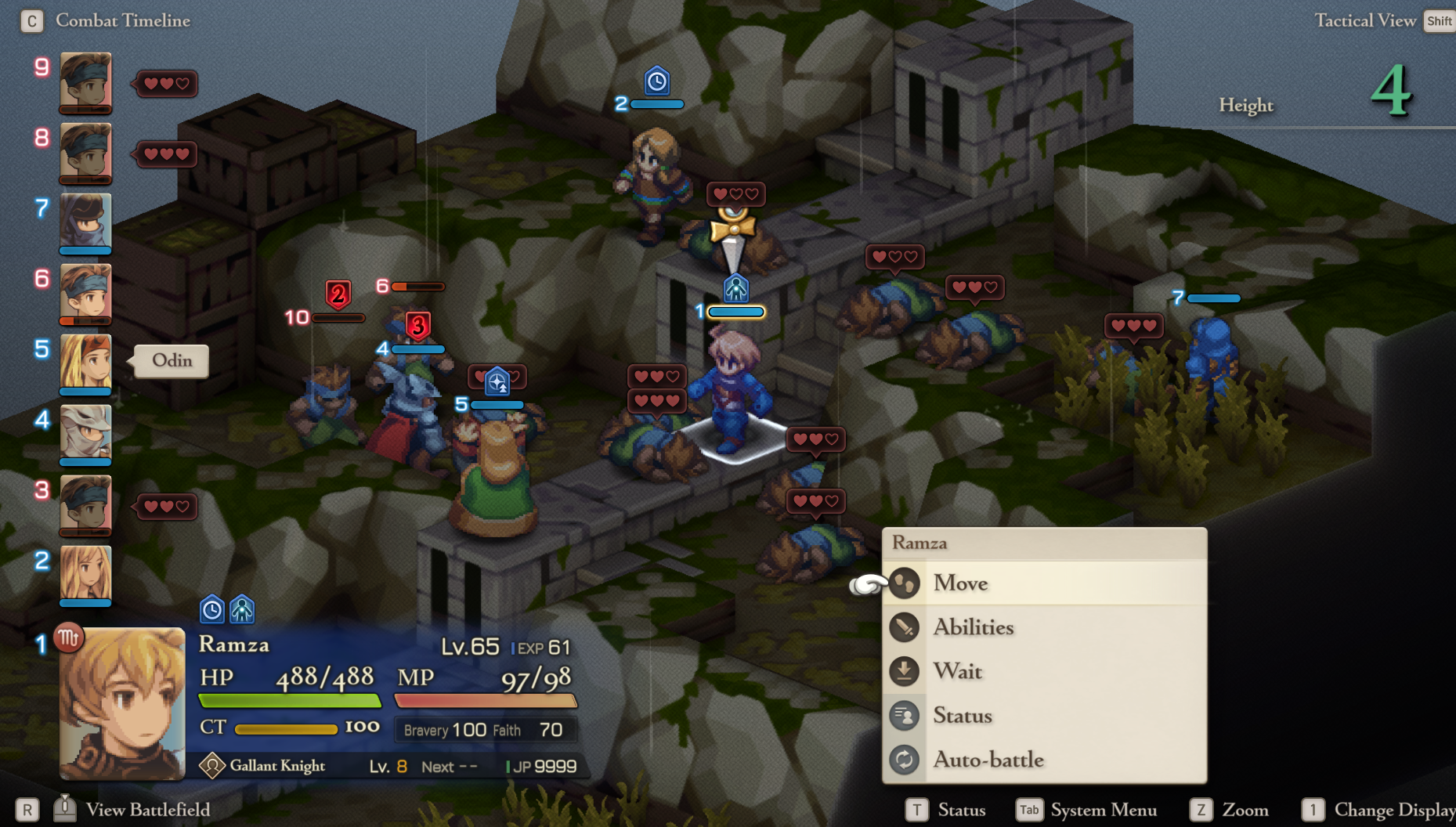Image resolution: width=1456 pixels, height=827 pixels.
Task: Open the Abilities command
Action: point(973,627)
